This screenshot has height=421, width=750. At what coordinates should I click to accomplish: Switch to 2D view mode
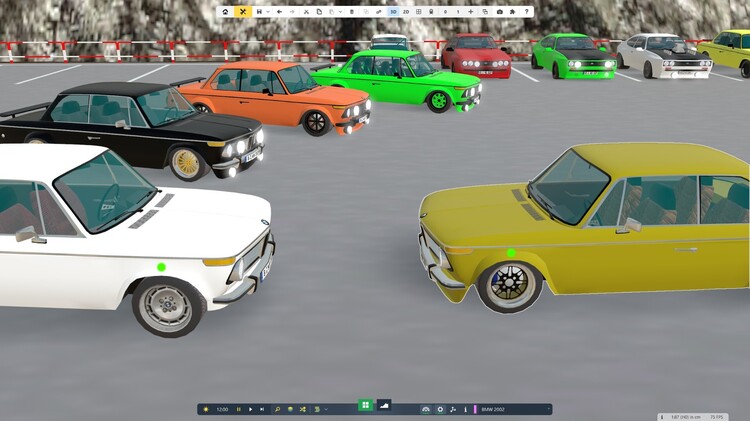405,11
